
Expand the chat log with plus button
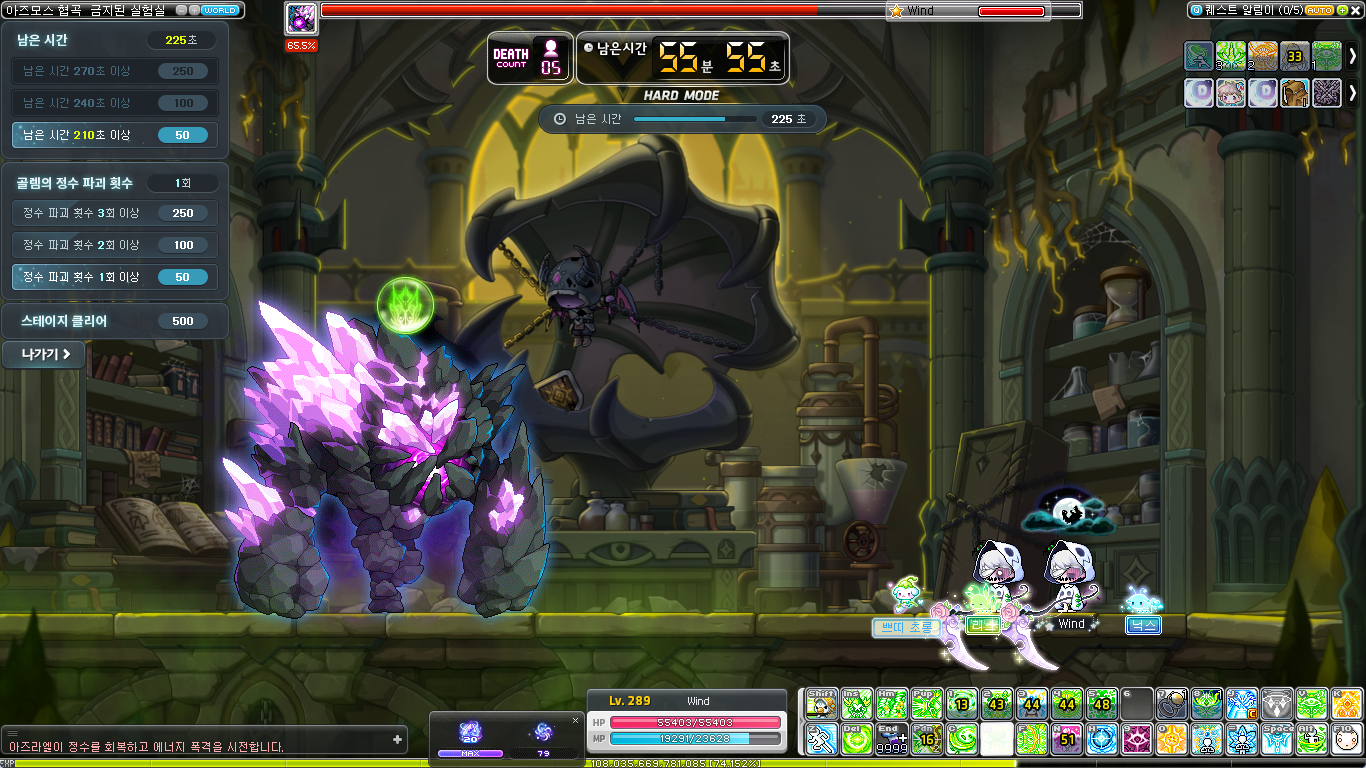398,740
